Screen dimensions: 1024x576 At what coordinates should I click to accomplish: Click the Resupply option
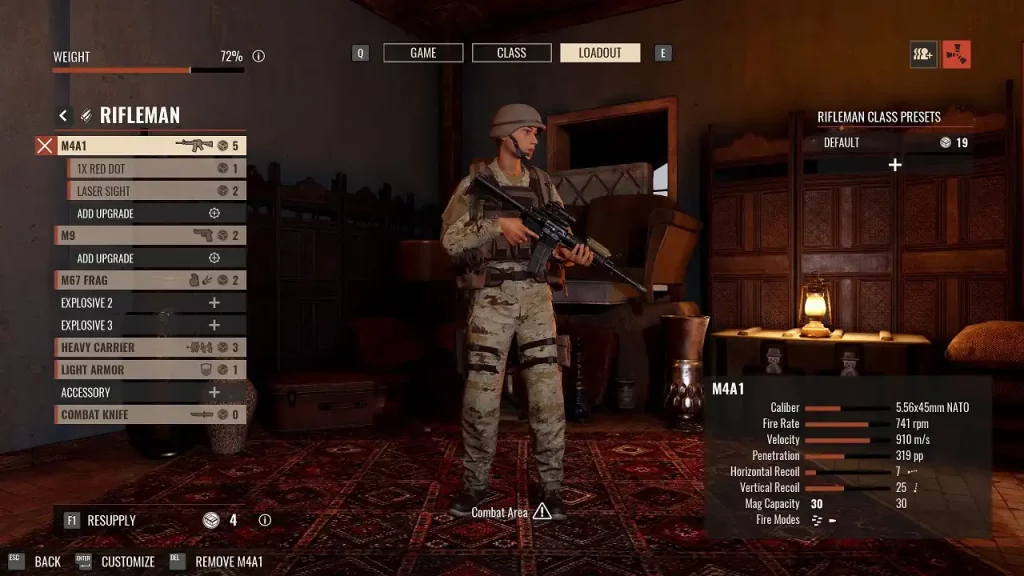coord(111,521)
